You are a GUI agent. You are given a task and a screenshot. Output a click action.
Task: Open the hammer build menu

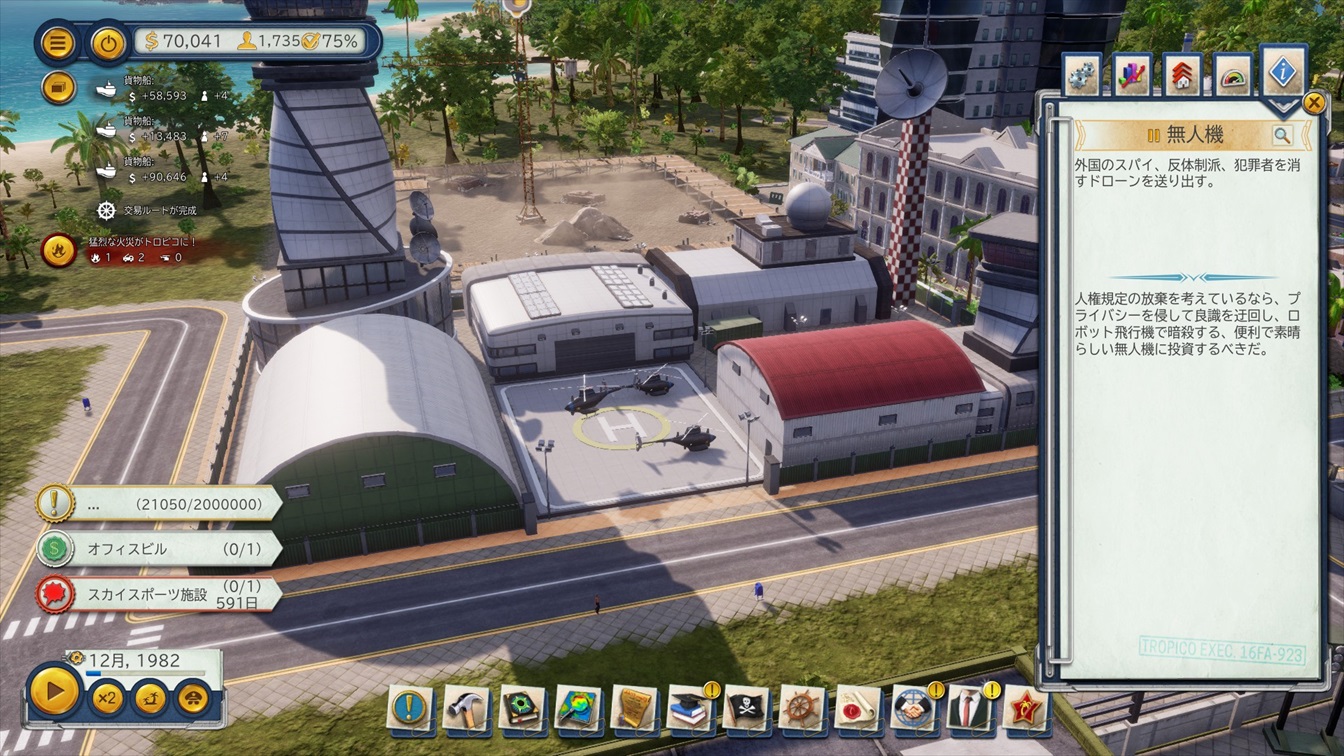pyautogui.click(x=466, y=709)
